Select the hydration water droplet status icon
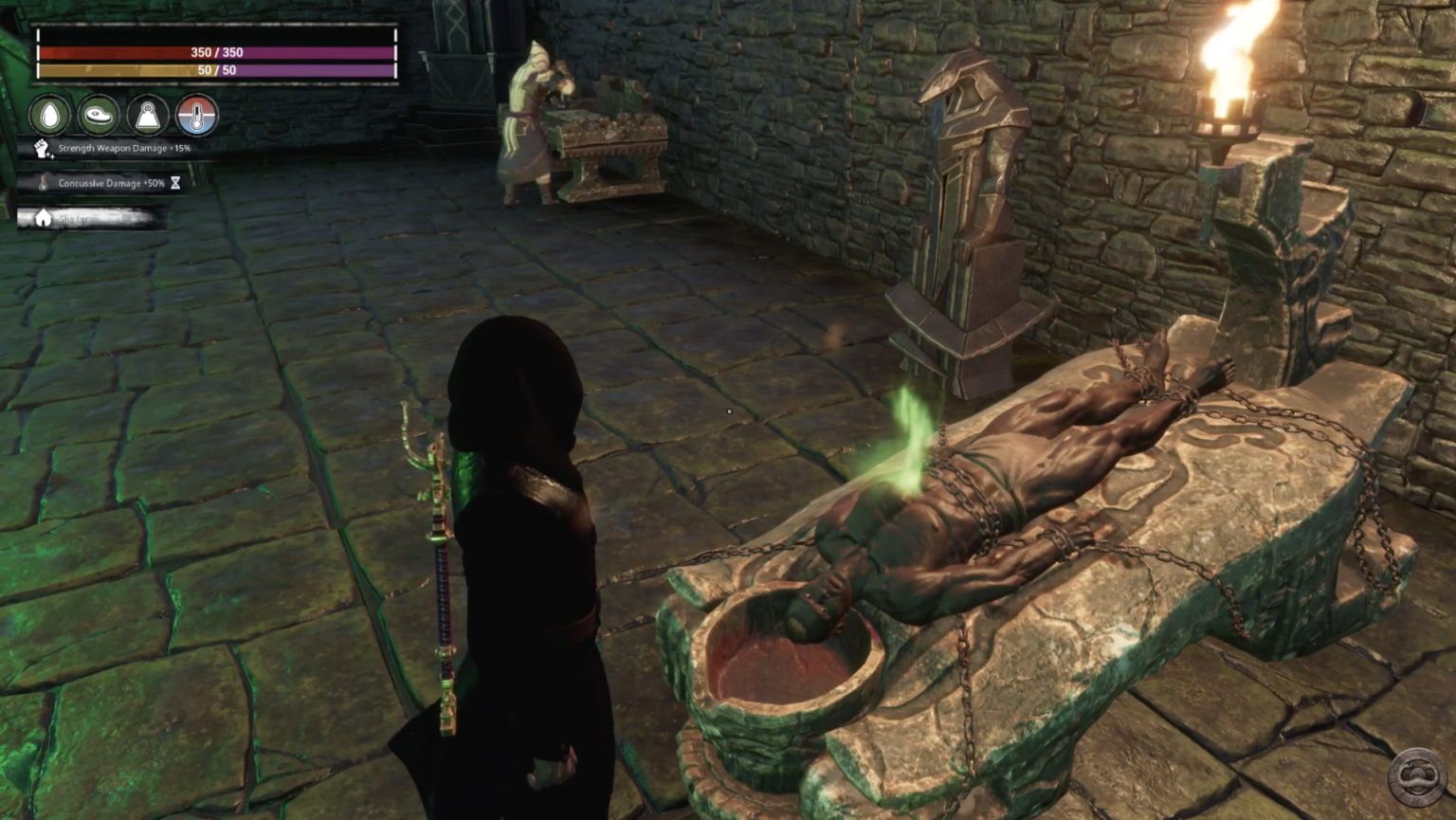 point(50,115)
